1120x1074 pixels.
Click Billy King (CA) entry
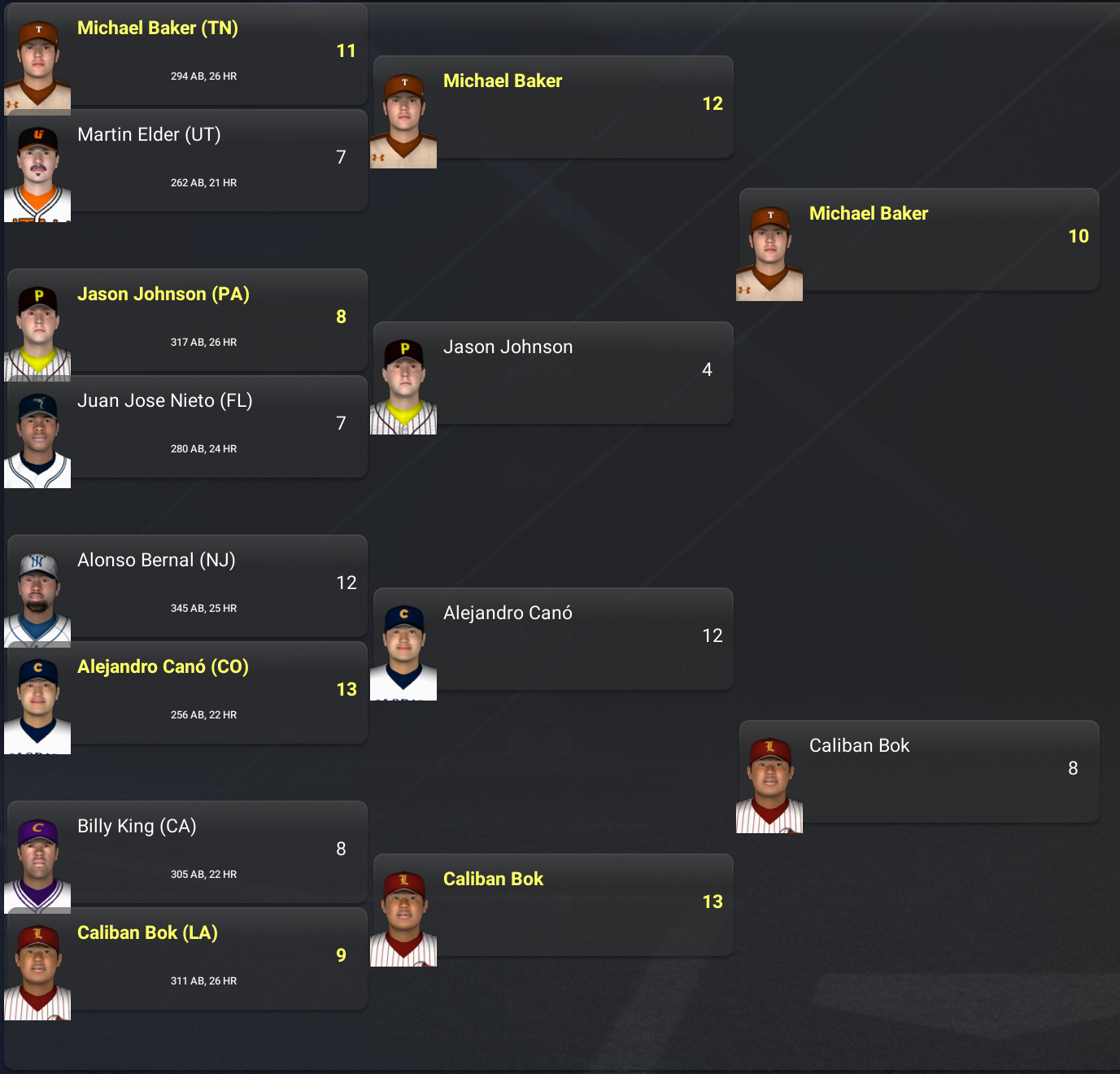[187, 852]
